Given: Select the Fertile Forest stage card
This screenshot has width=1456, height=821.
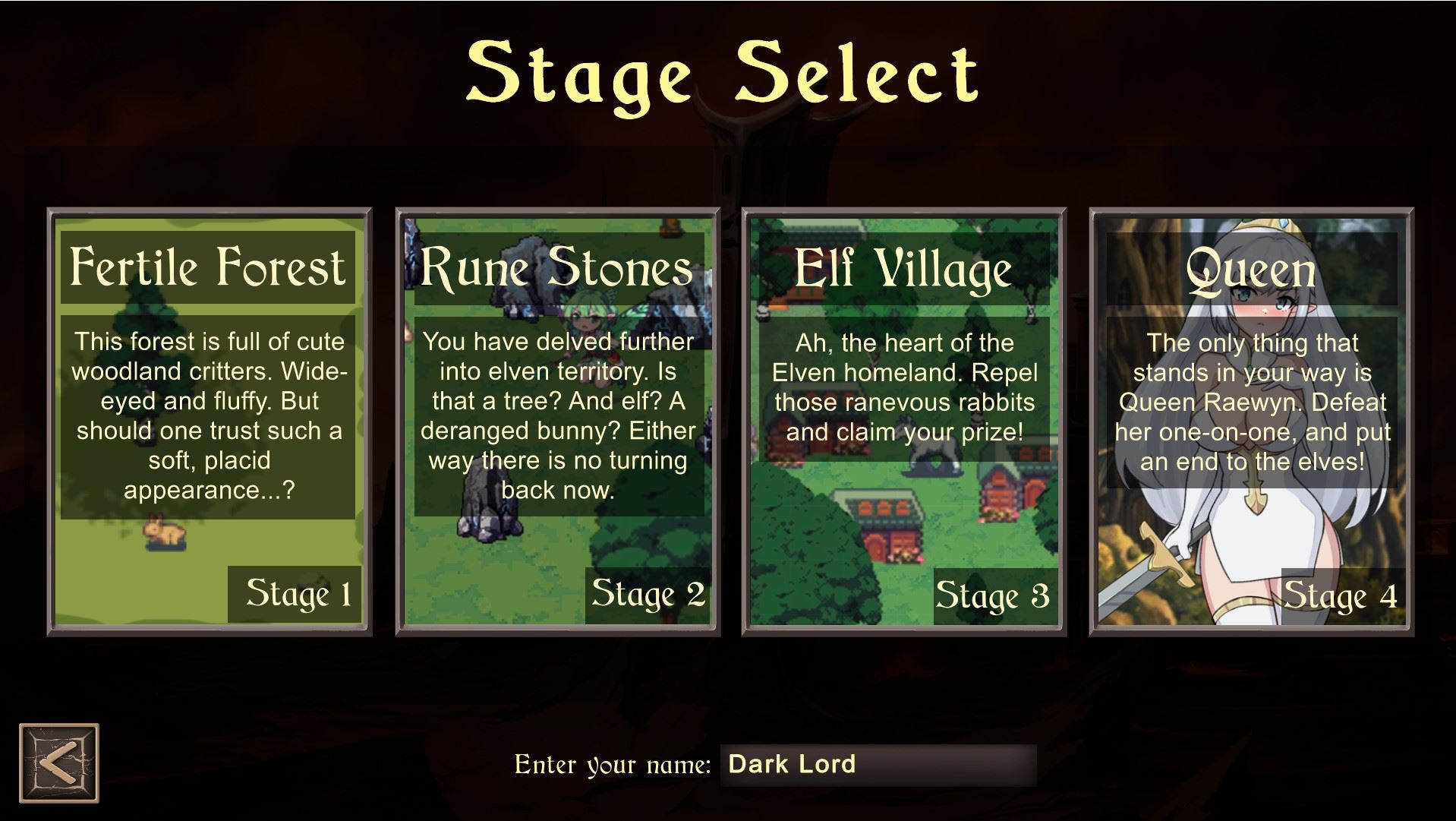Looking at the screenshot, I should 209,422.
